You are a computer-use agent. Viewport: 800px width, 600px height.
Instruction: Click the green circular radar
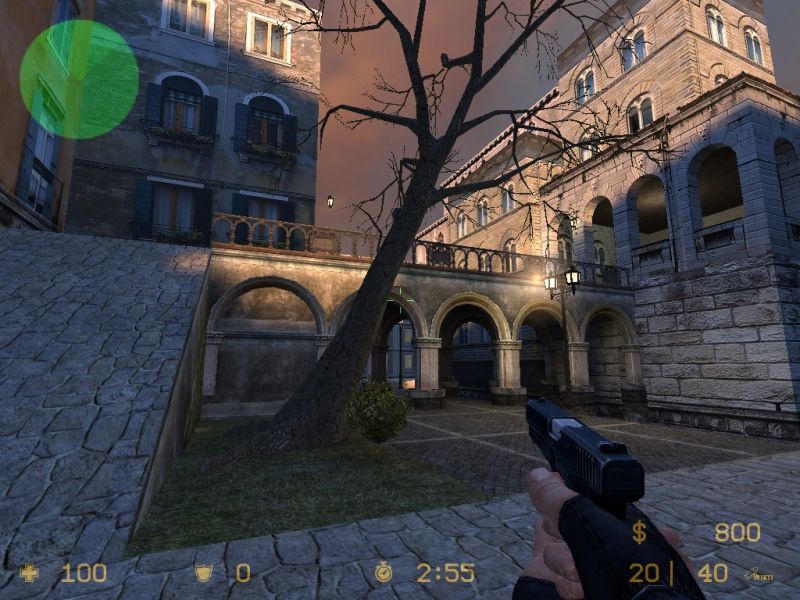[x=79, y=79]
